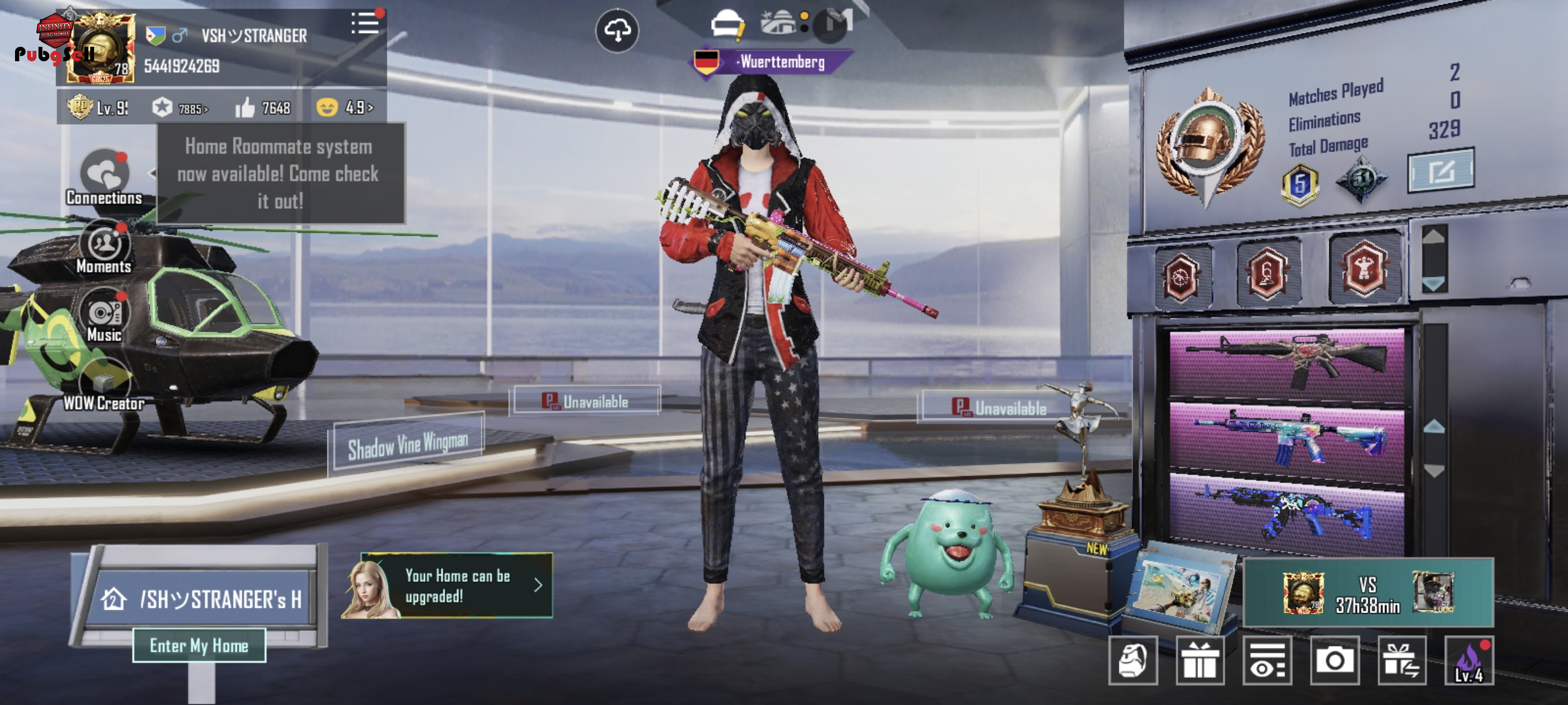Open the popularity star 7885 entry
This screenshot has height=705, width=1568.
(x=180, y=108)
